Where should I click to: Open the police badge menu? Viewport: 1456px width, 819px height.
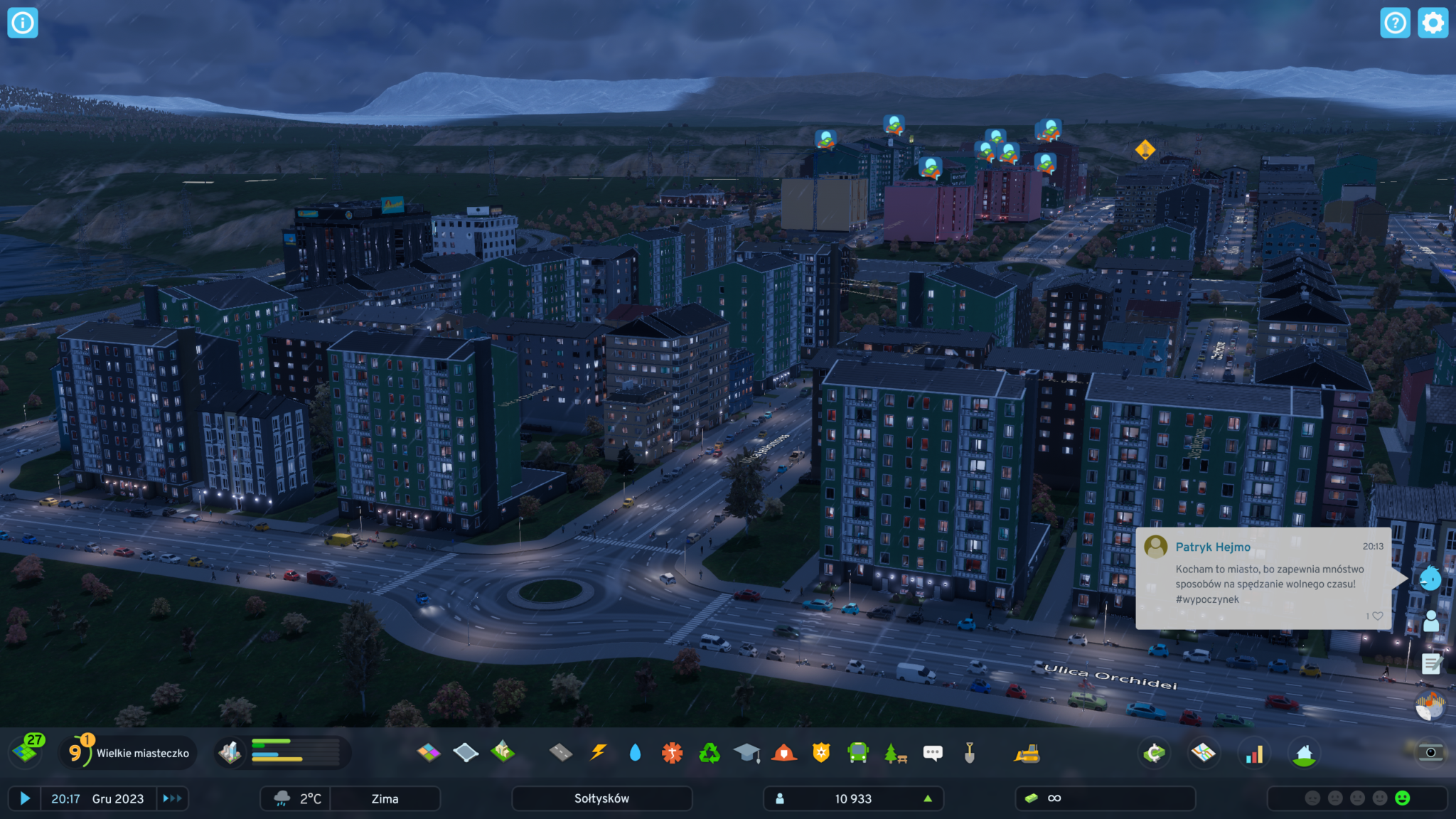(821, 752)
